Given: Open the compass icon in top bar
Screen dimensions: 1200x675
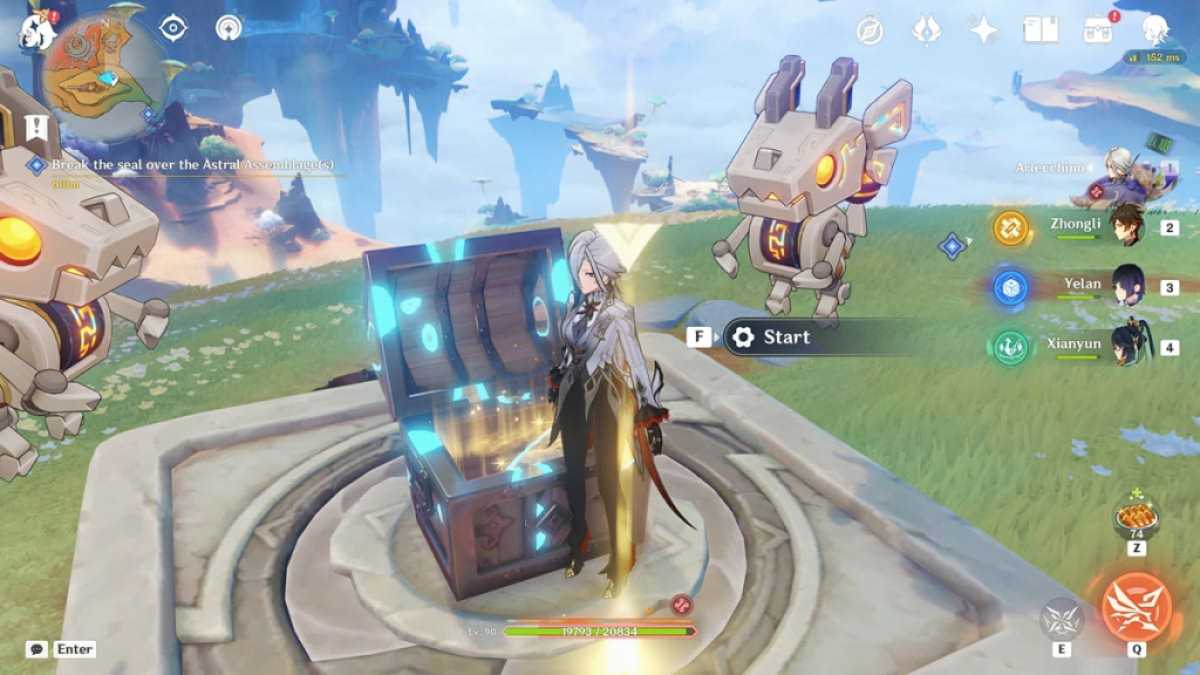Looking at the screenshot, I should (x=870, y=30).
